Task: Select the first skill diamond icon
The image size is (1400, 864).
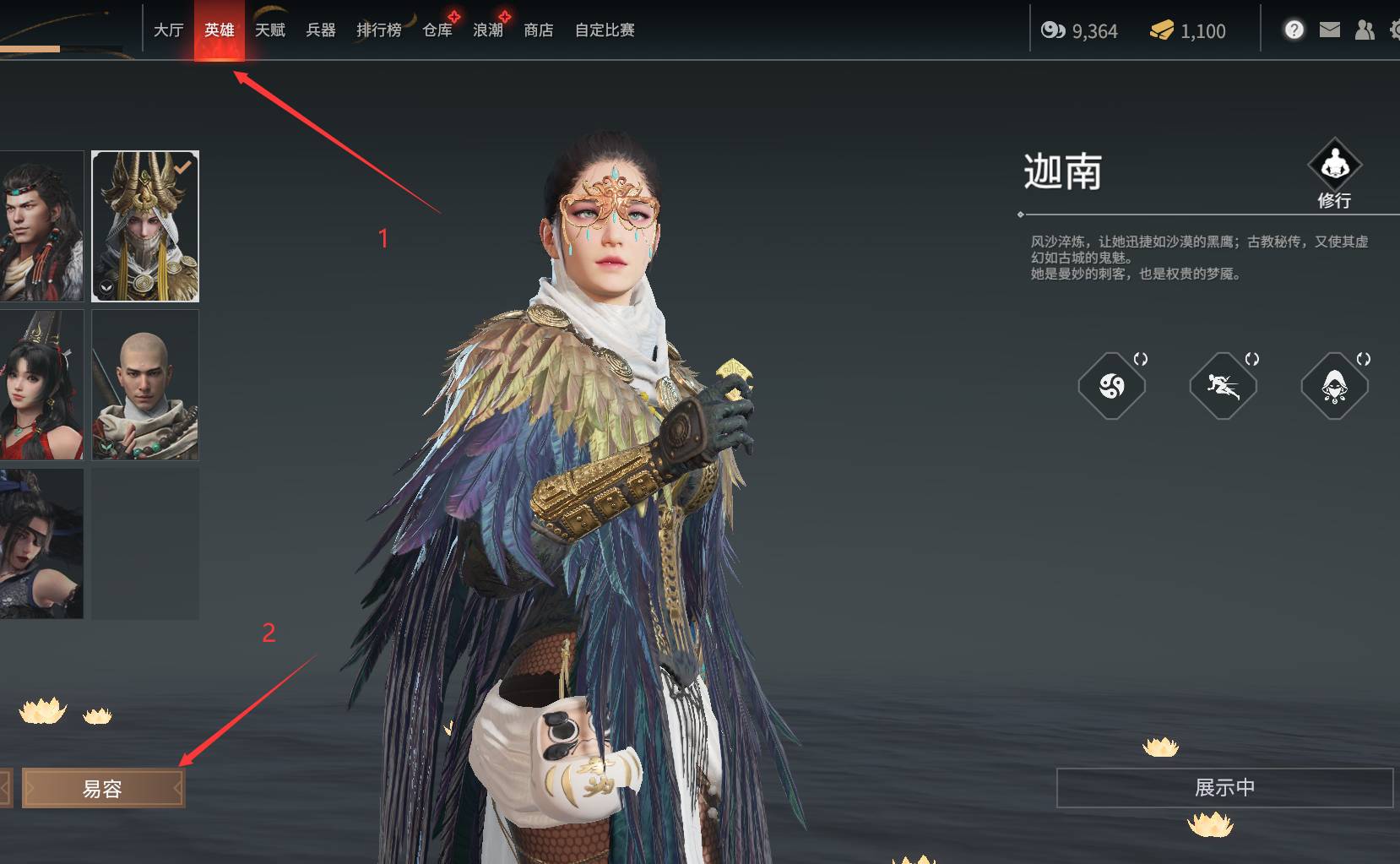Action: point(1112,385)
